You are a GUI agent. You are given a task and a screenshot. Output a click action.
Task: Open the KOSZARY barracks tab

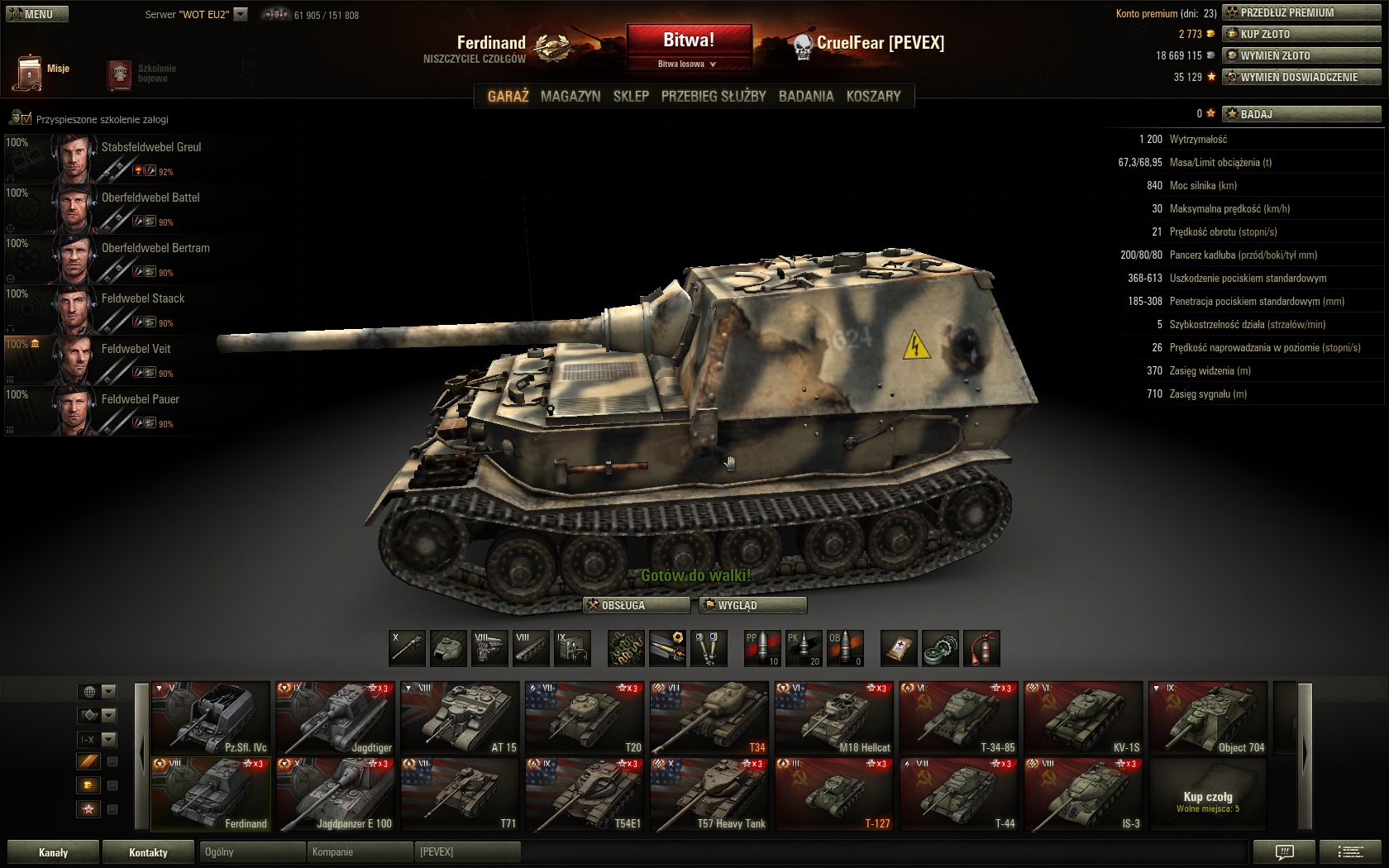point(873,96)
